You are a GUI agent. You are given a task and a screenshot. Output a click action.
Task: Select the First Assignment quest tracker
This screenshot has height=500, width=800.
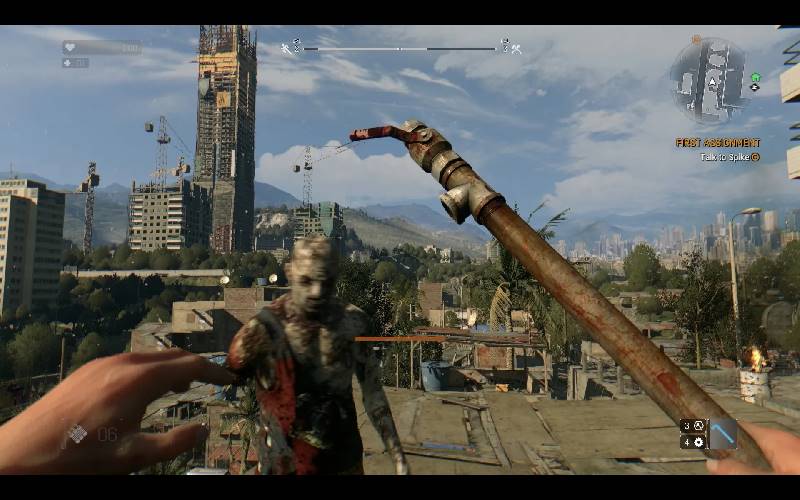tap(717, 143)
